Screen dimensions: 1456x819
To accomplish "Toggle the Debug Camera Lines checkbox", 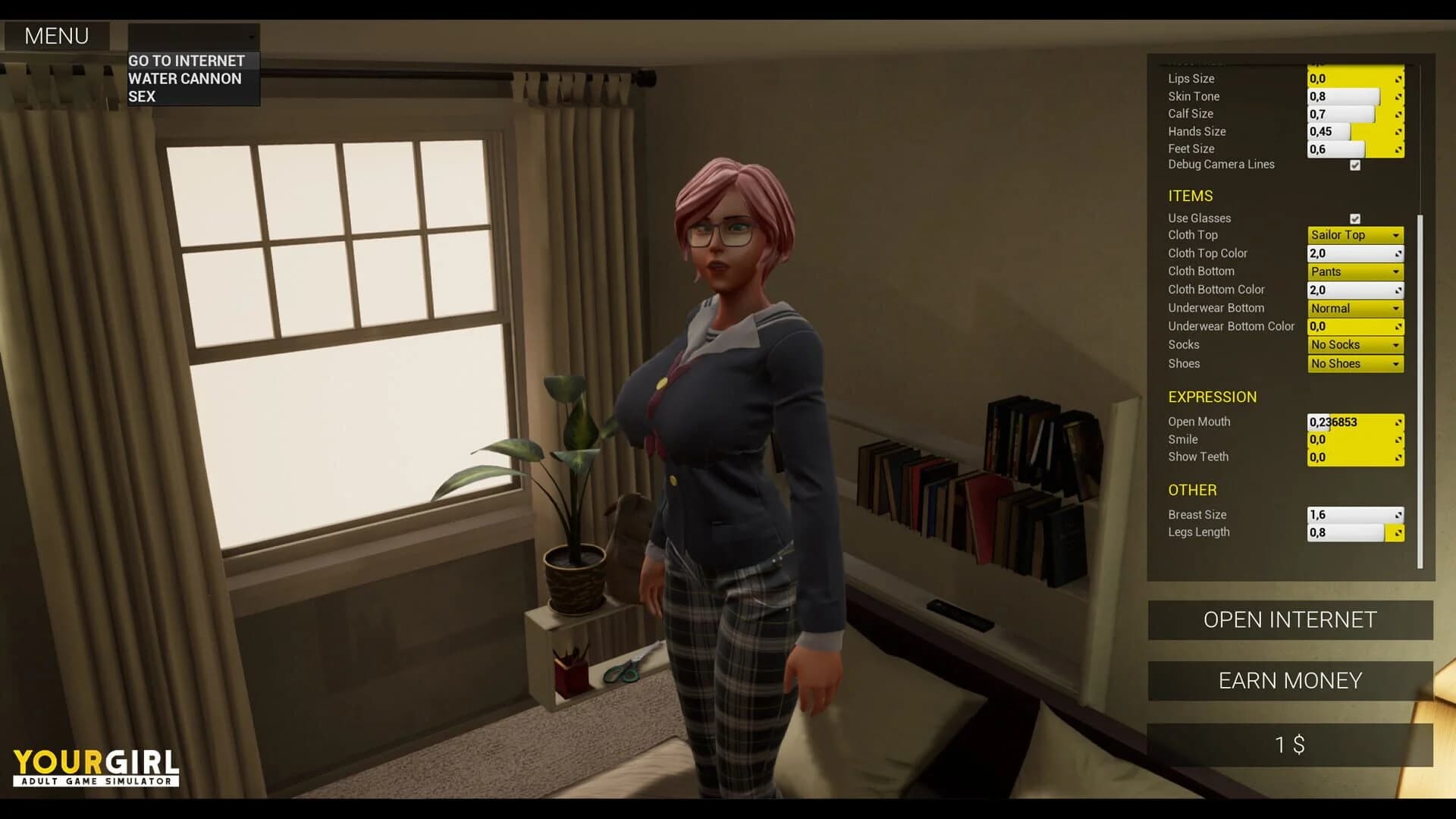I will 1356,165.
